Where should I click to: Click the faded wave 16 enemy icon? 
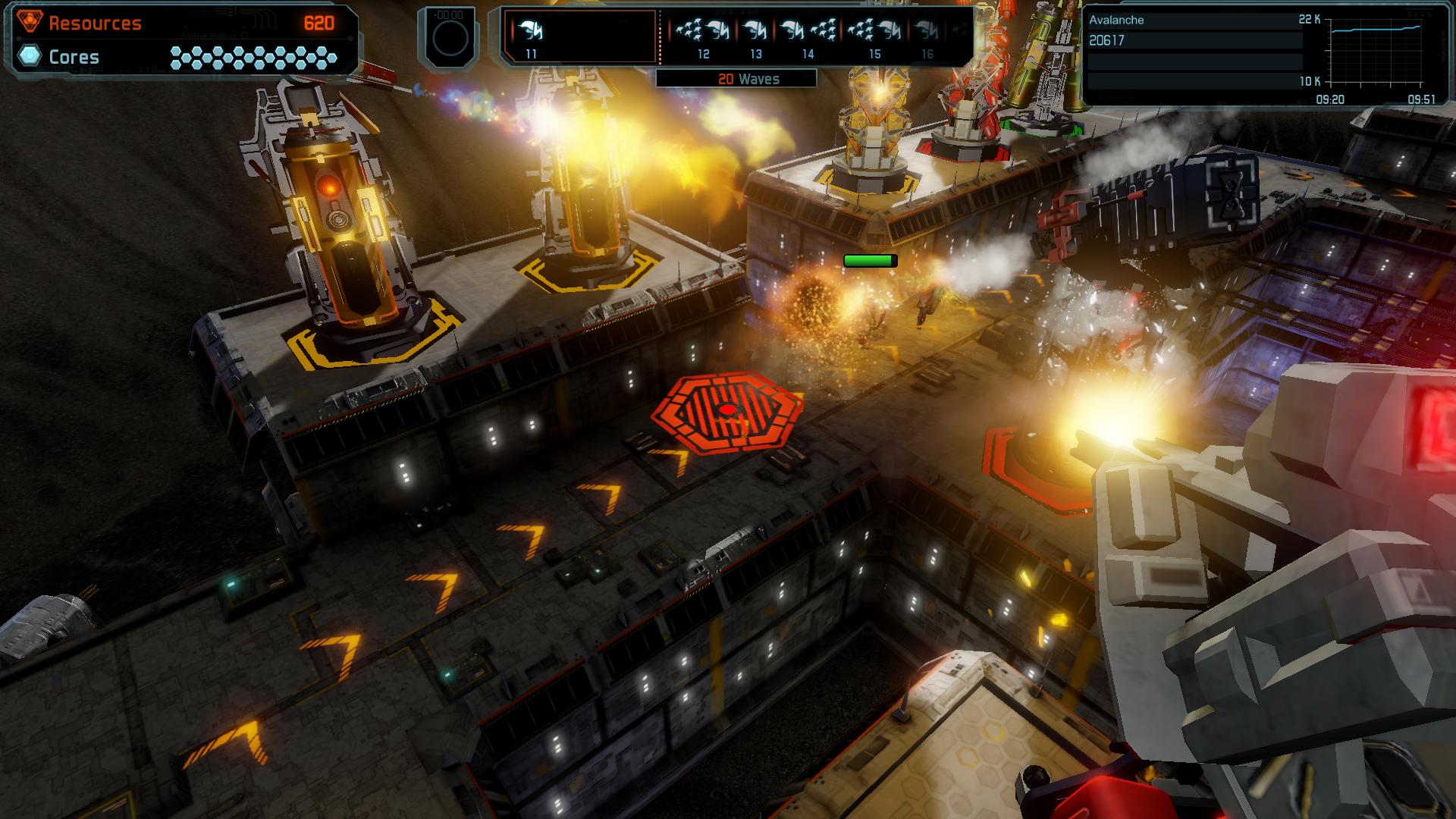[925, 29]
